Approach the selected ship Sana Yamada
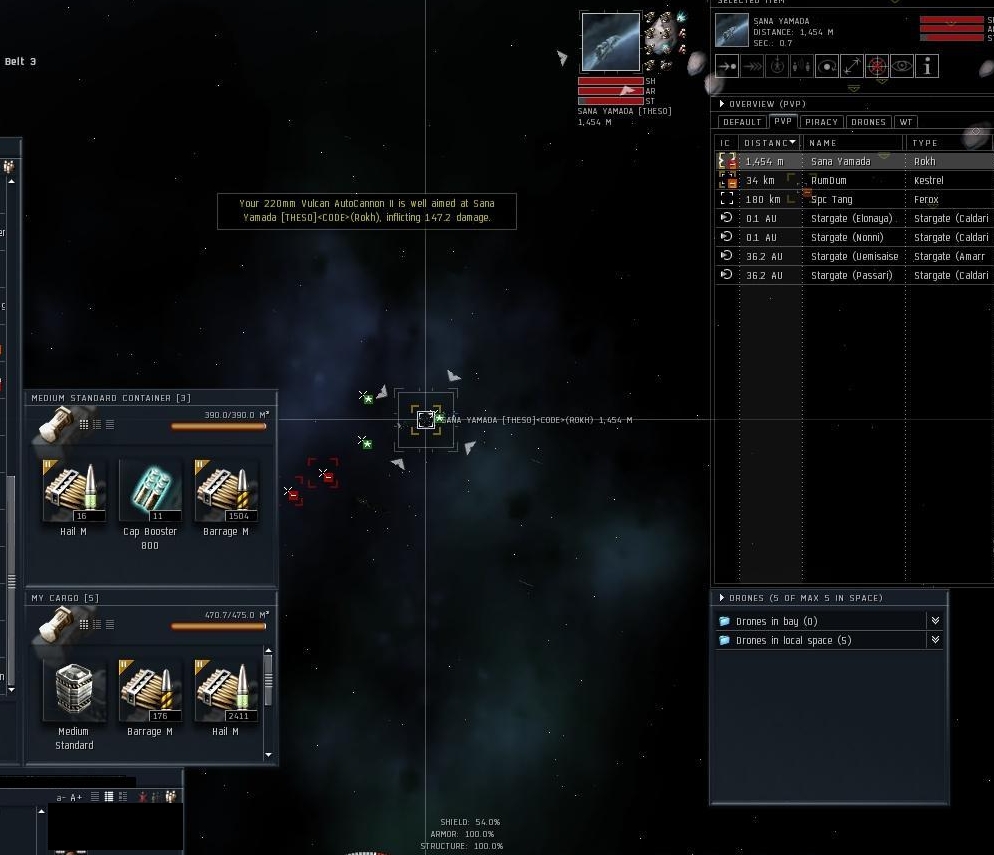994x855 pixels. (727, 67)
